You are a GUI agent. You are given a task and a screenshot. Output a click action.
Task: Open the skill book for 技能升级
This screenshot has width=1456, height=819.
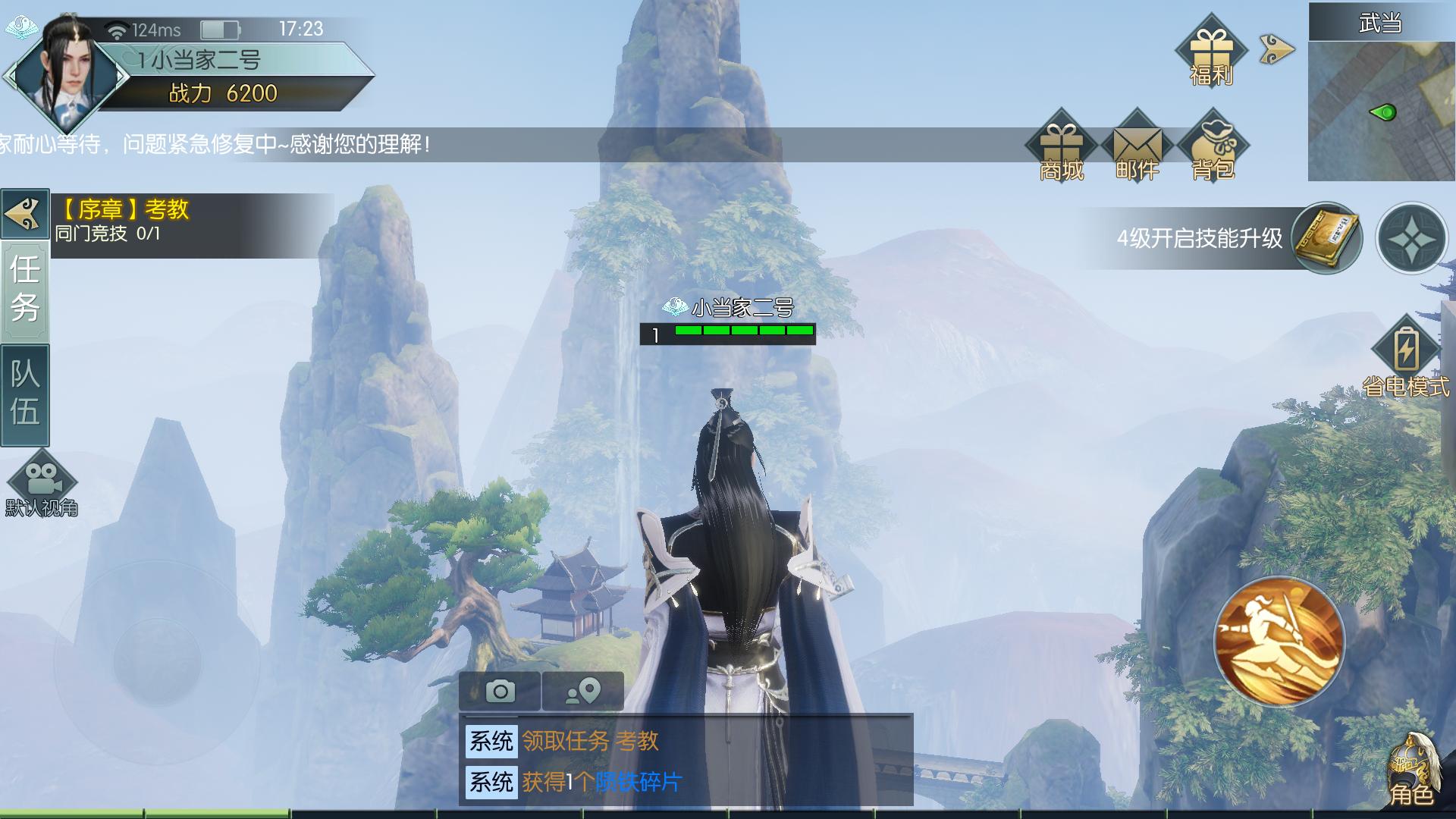1325,238
